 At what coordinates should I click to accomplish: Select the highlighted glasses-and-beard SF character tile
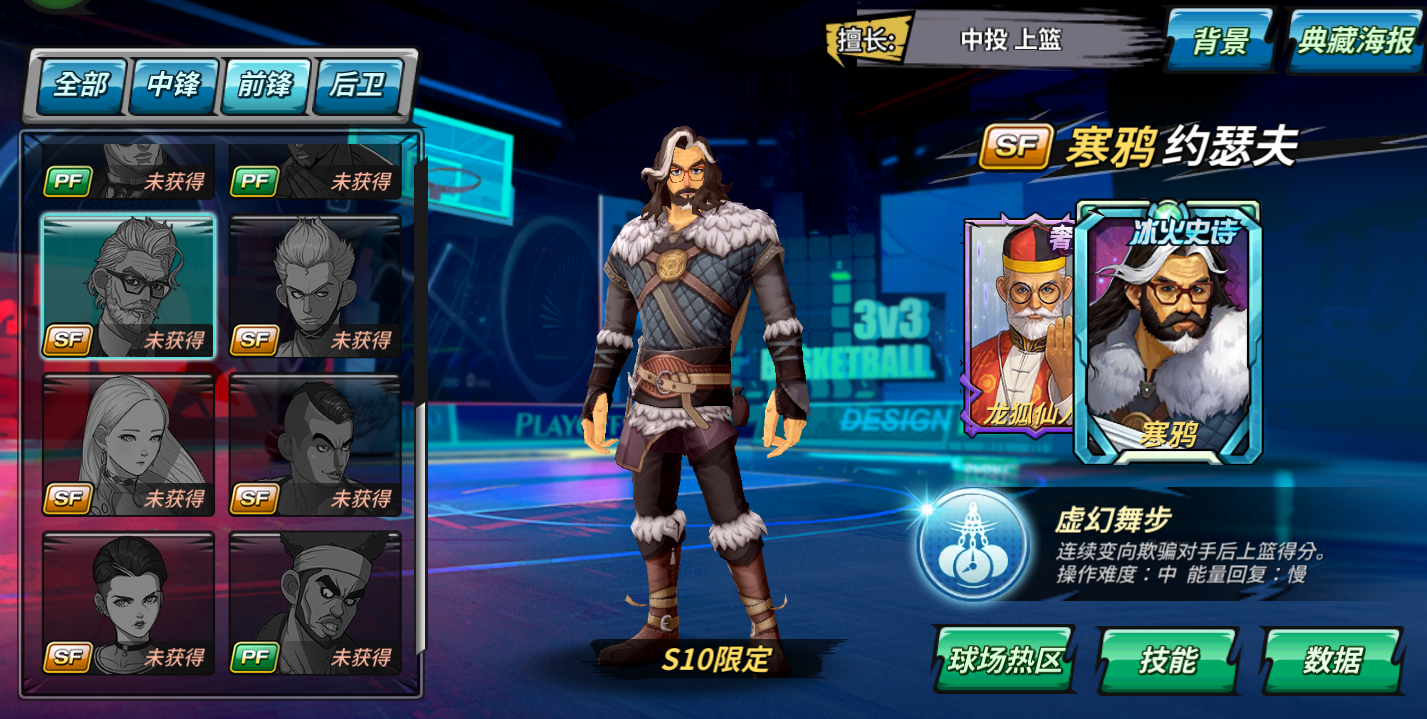click(128, 286)
